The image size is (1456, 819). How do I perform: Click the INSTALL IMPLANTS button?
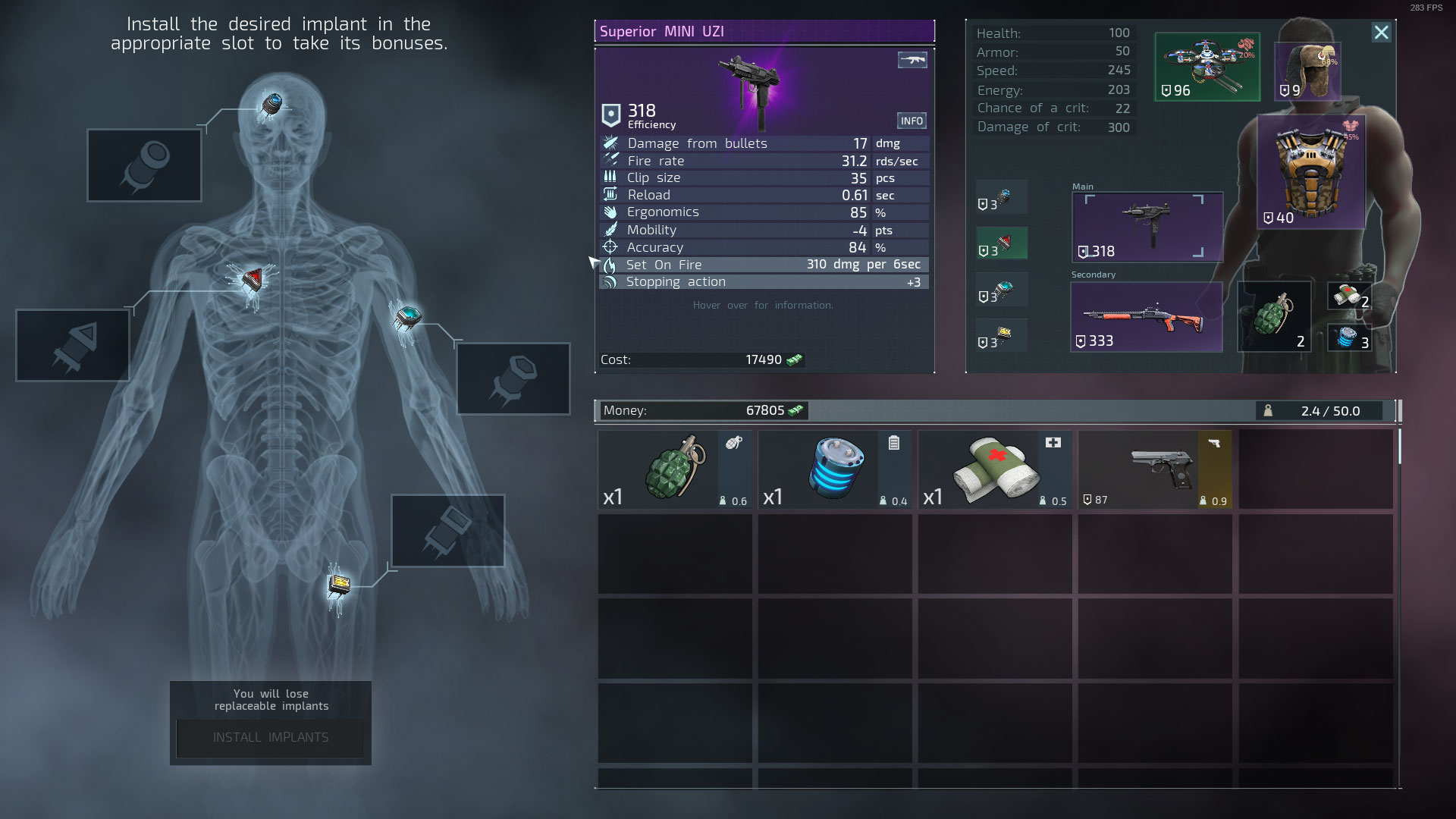click(x=270, y=737)
